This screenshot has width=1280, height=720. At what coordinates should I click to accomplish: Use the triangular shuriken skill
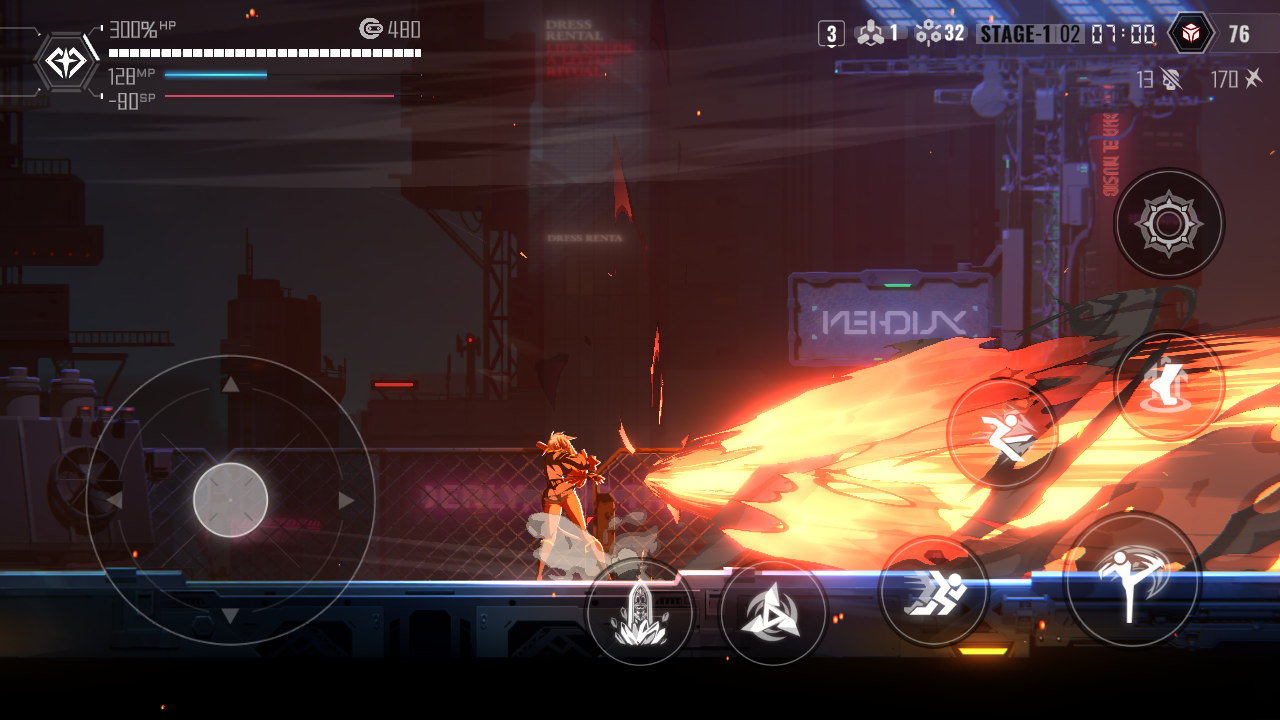[773, 613]
